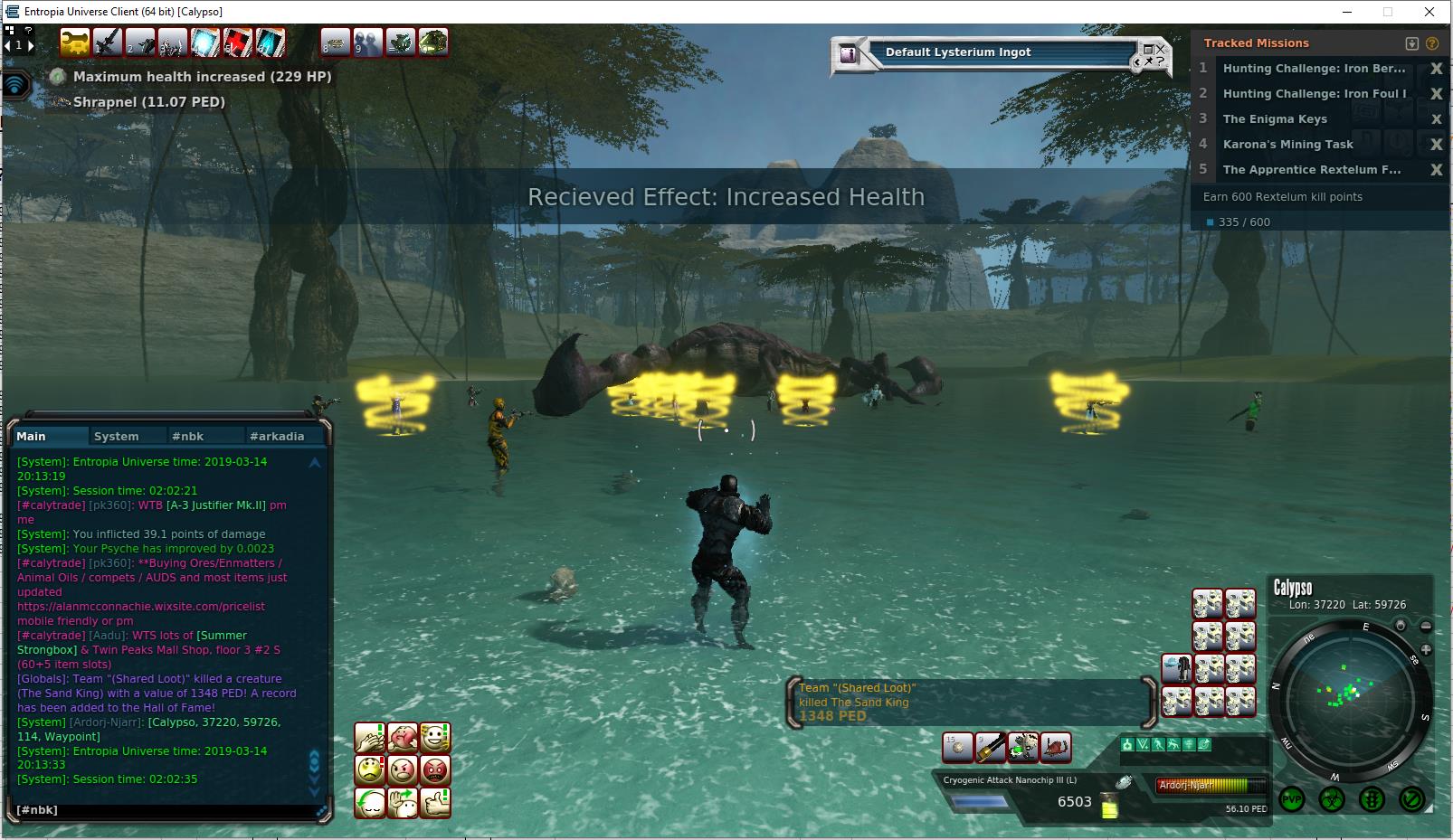This screenshot has width=1453, height=840.
Task: Click the biohazard symbol button below radar
Action: tap(1332, 799)
